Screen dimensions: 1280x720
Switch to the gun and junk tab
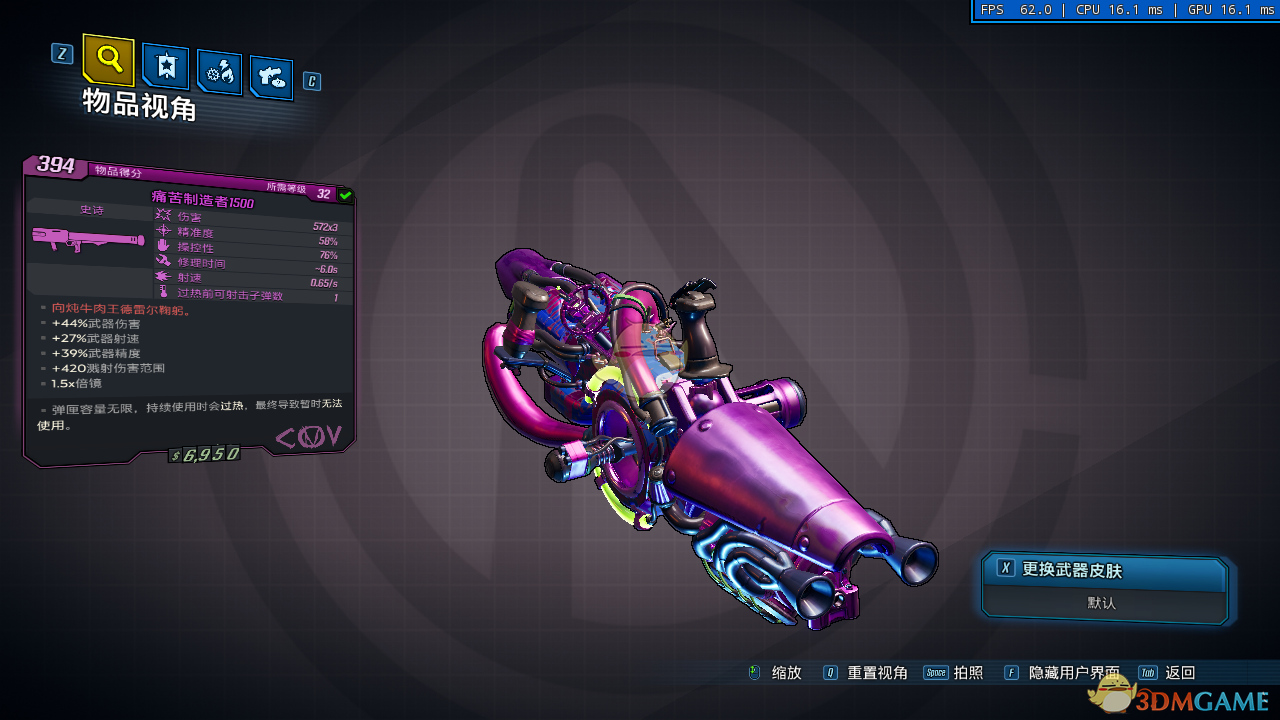[x=271, y=76]
